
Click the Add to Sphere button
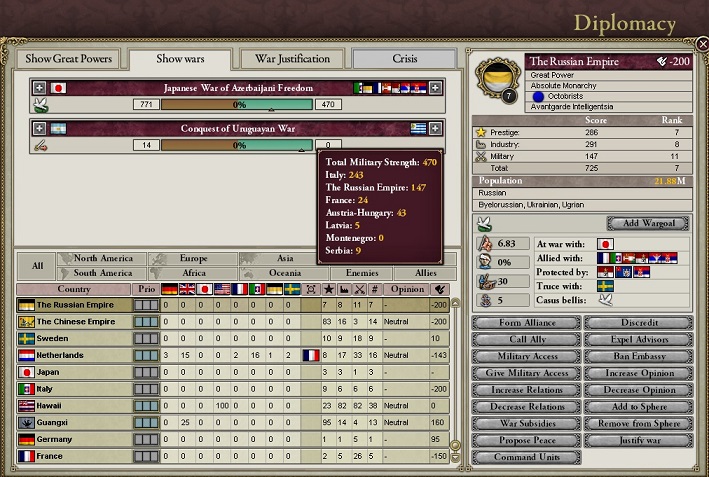[x=638, y=408]
